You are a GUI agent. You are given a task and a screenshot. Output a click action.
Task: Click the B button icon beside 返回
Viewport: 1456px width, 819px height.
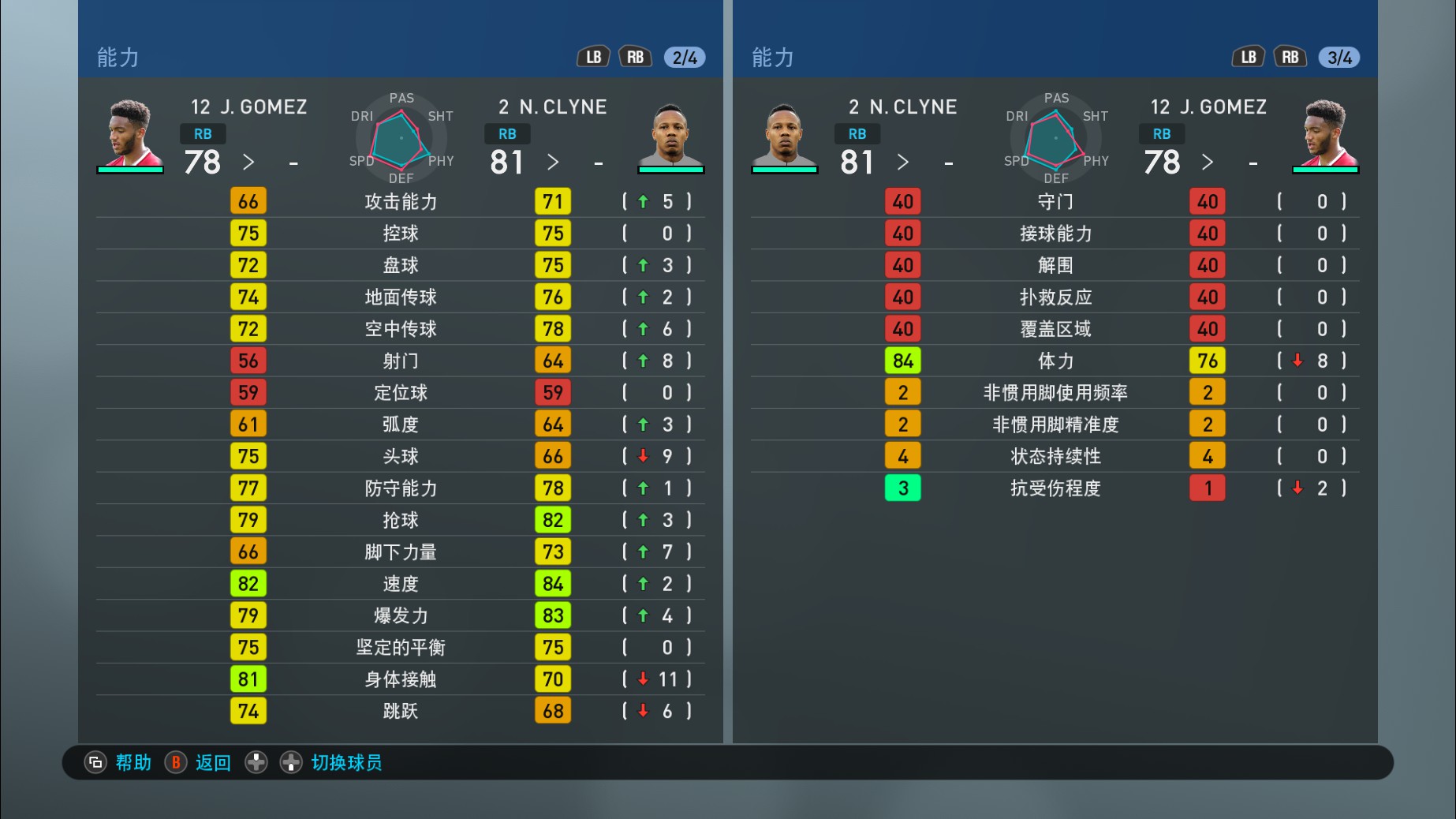(175, 763)
